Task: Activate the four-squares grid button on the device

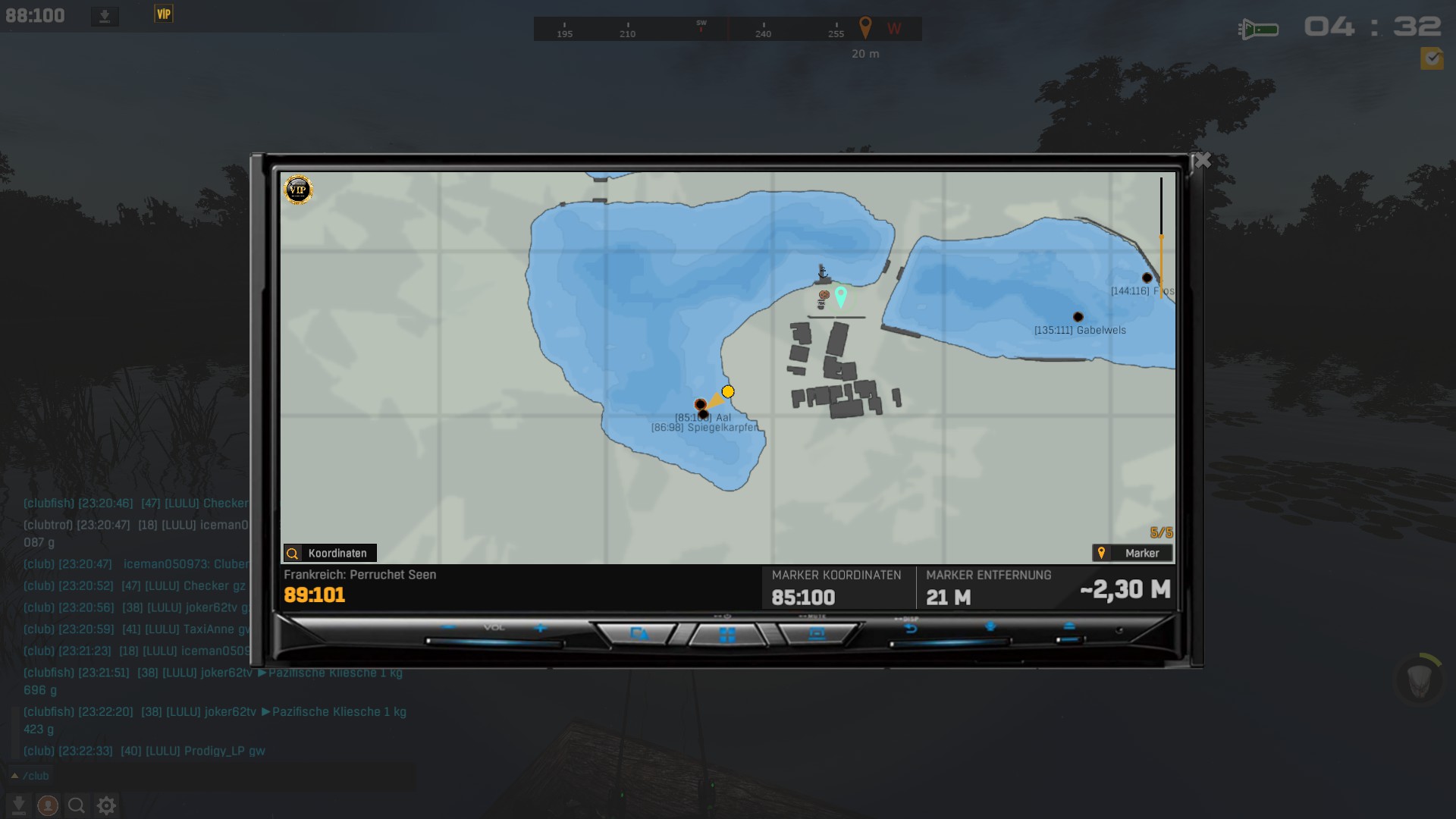Action: 727,635
